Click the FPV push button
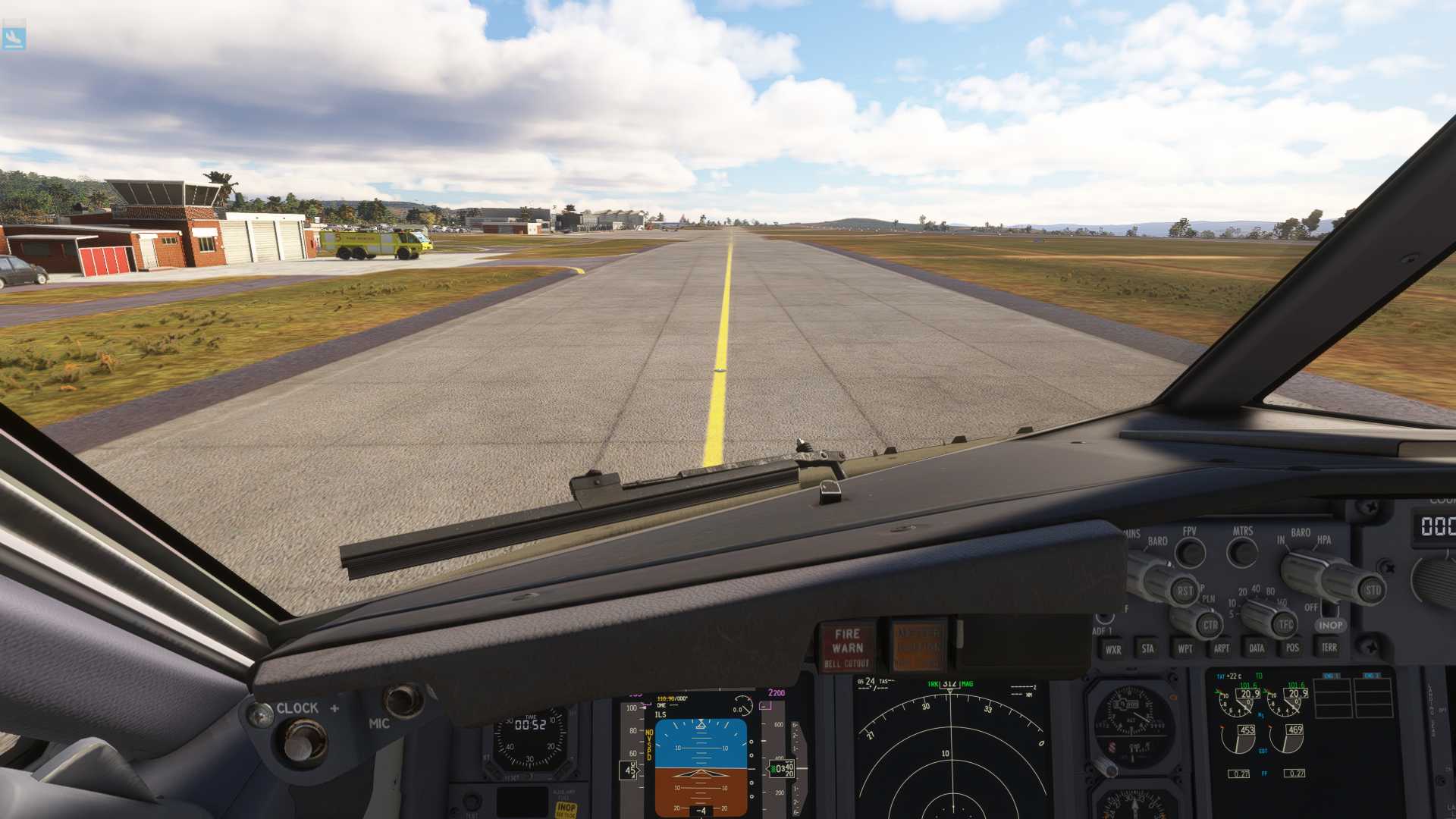Viewport: 1456px width, 819px height. pyautogui.click(x=1190, y=553)
